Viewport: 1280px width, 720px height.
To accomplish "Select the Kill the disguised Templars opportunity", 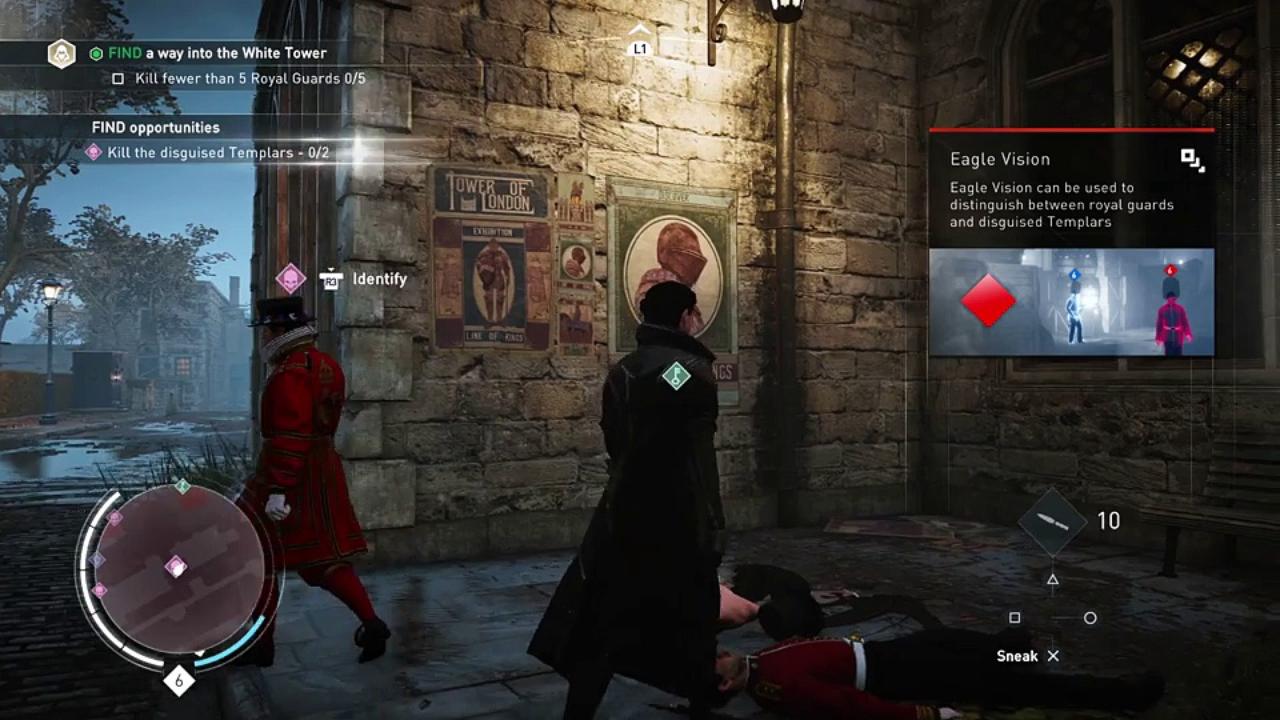I will (x=219, y=153).
